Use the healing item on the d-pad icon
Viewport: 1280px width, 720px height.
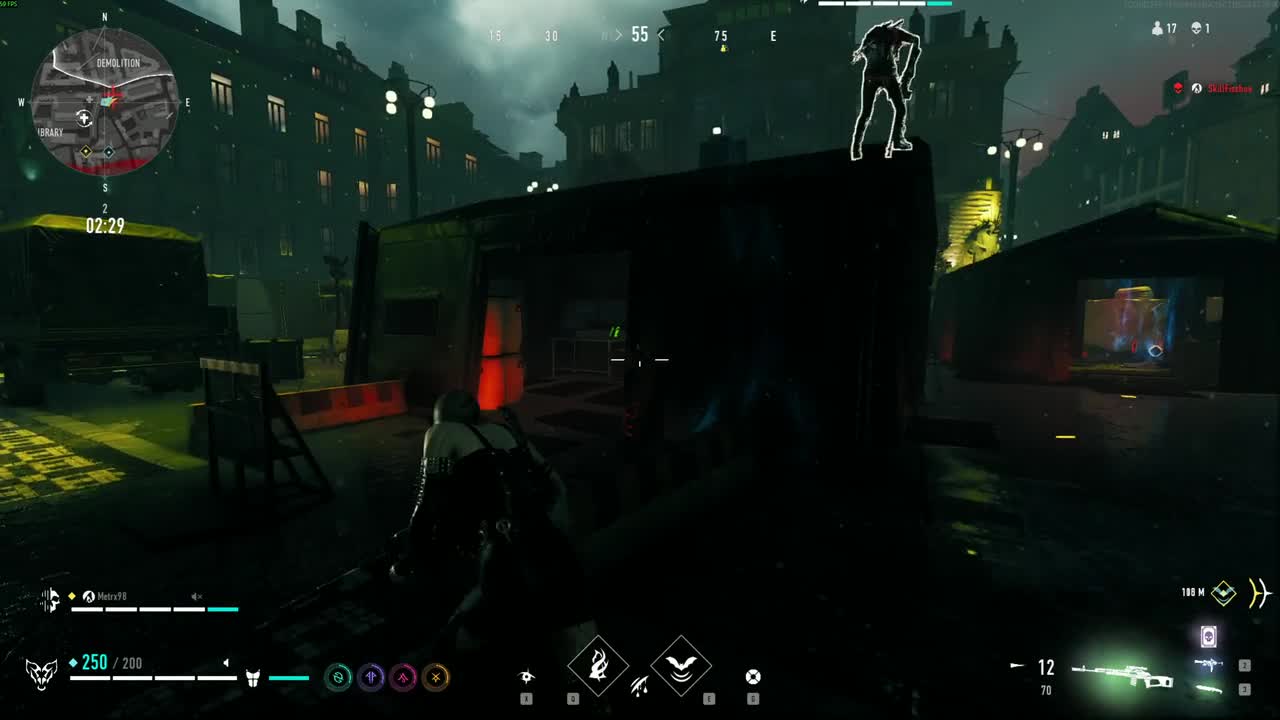tap(753, 676)
